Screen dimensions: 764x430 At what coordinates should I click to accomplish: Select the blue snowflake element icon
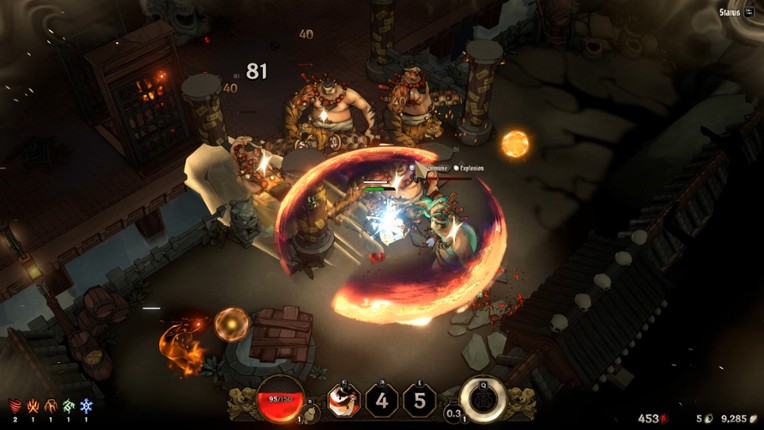click(86, 406)
